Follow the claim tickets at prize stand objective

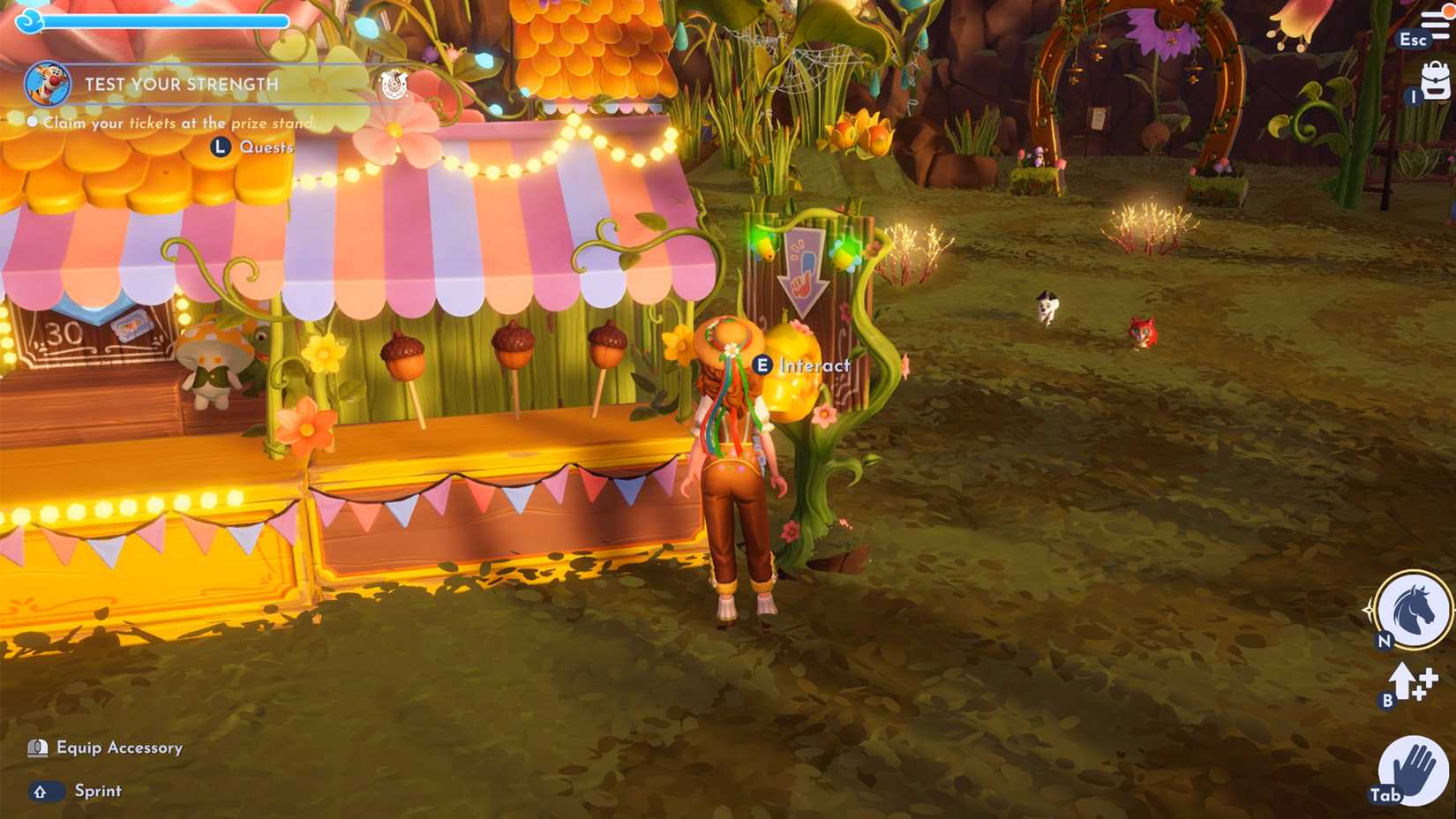pos(176,124)
